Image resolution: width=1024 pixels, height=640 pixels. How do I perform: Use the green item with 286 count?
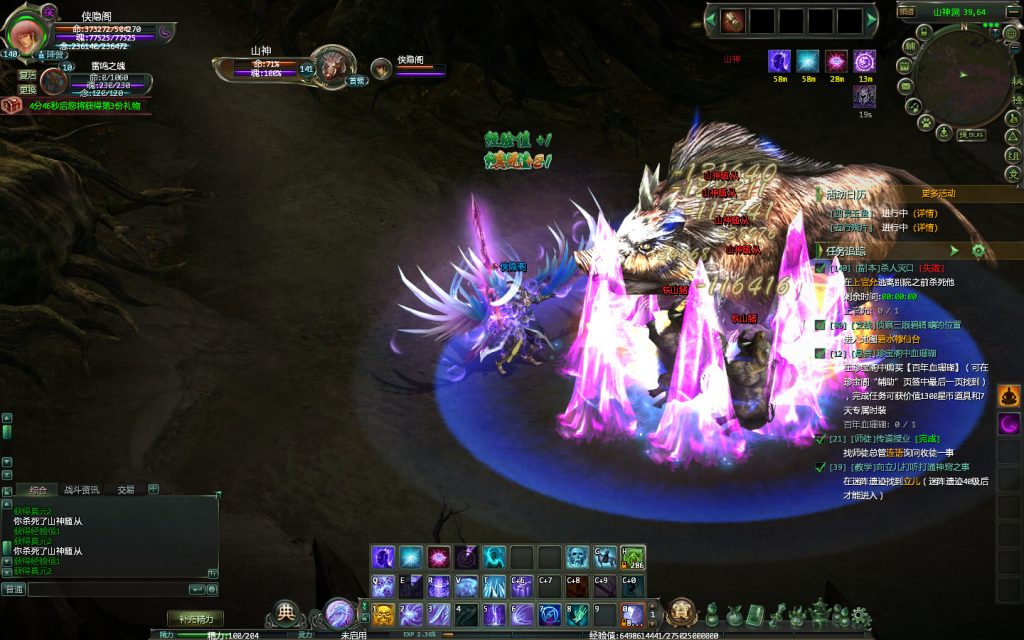click(632, 557)
